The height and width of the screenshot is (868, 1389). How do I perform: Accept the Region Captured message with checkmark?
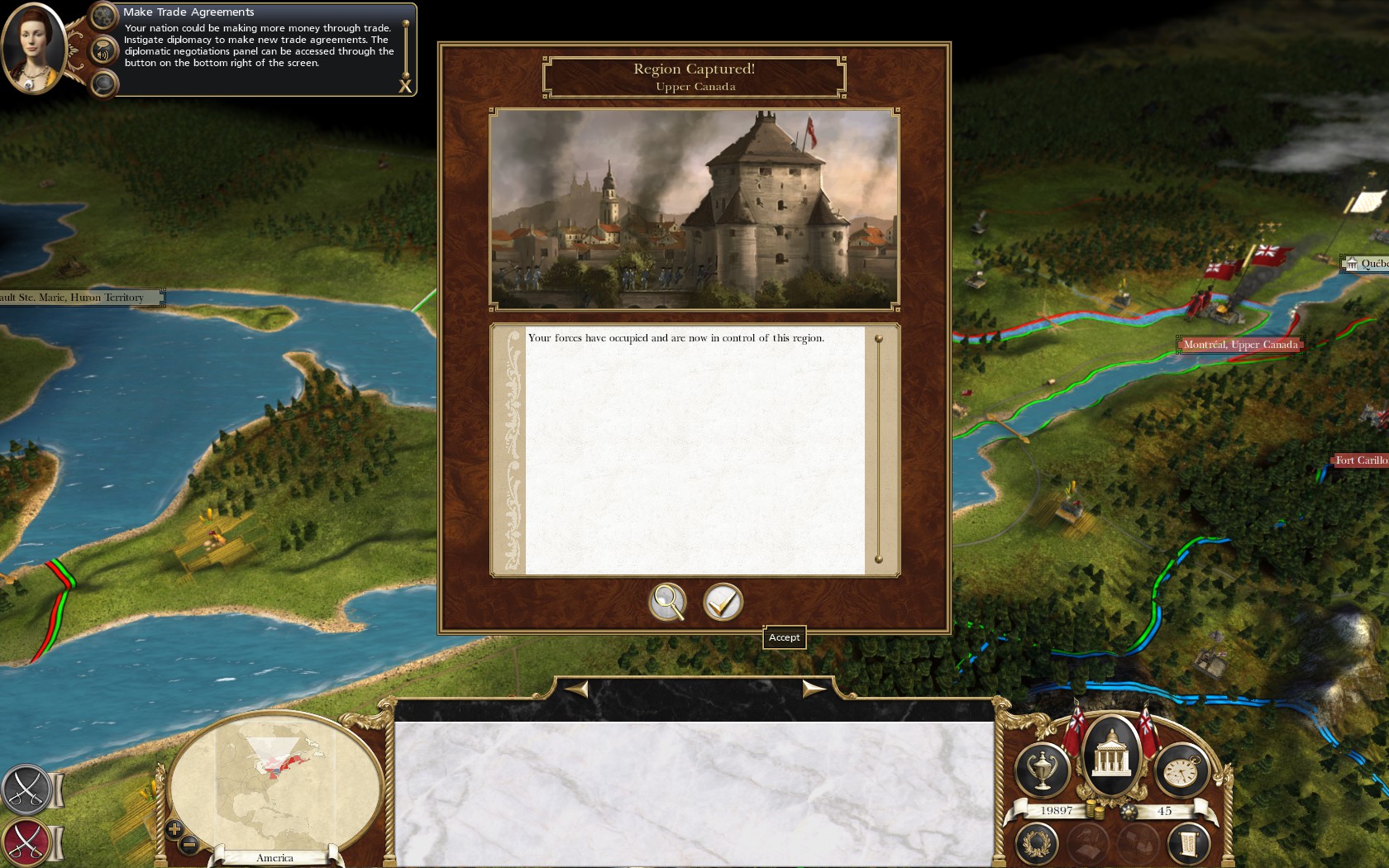point(723,602)
